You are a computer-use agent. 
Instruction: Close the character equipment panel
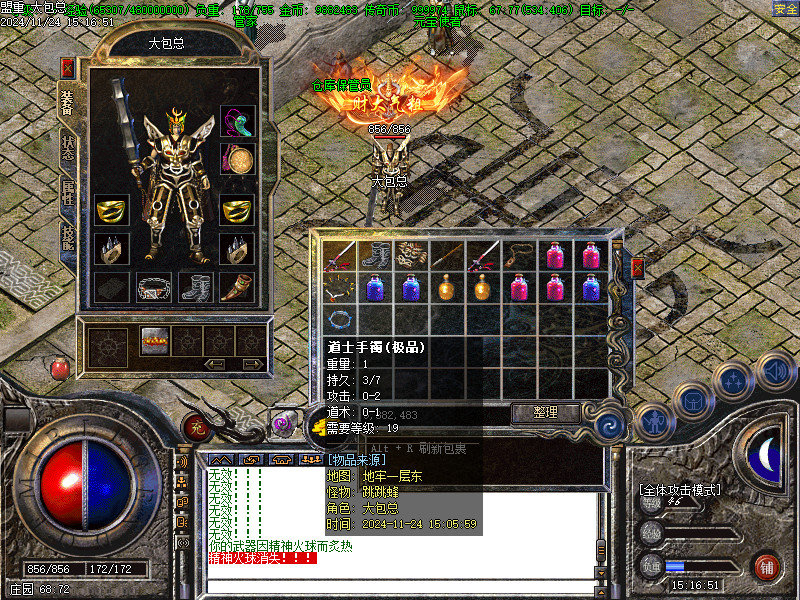coord(67,68)
